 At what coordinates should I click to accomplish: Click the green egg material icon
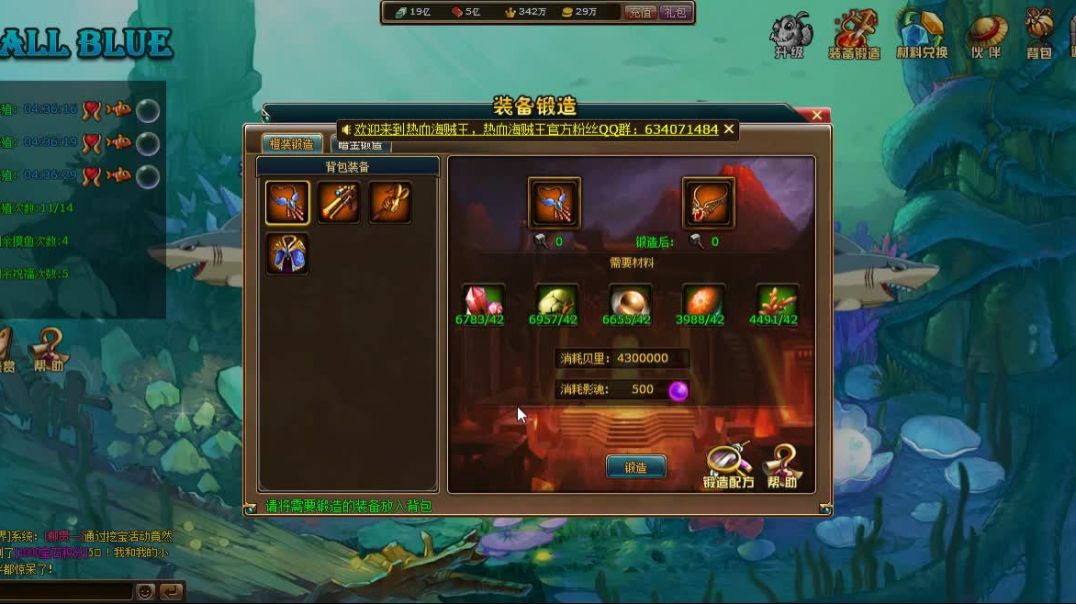coord(556,300)
